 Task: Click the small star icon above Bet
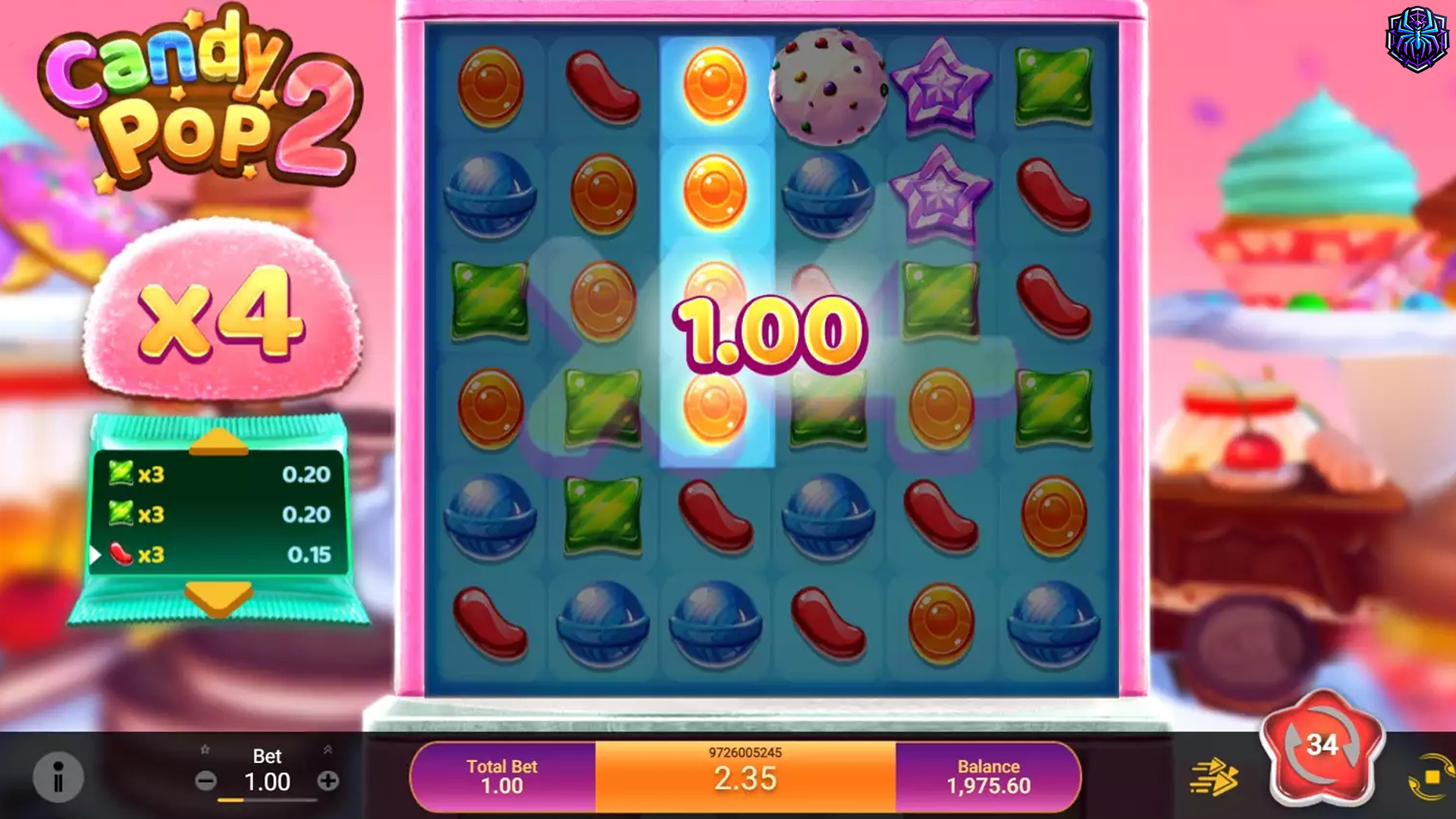(203, 748)
